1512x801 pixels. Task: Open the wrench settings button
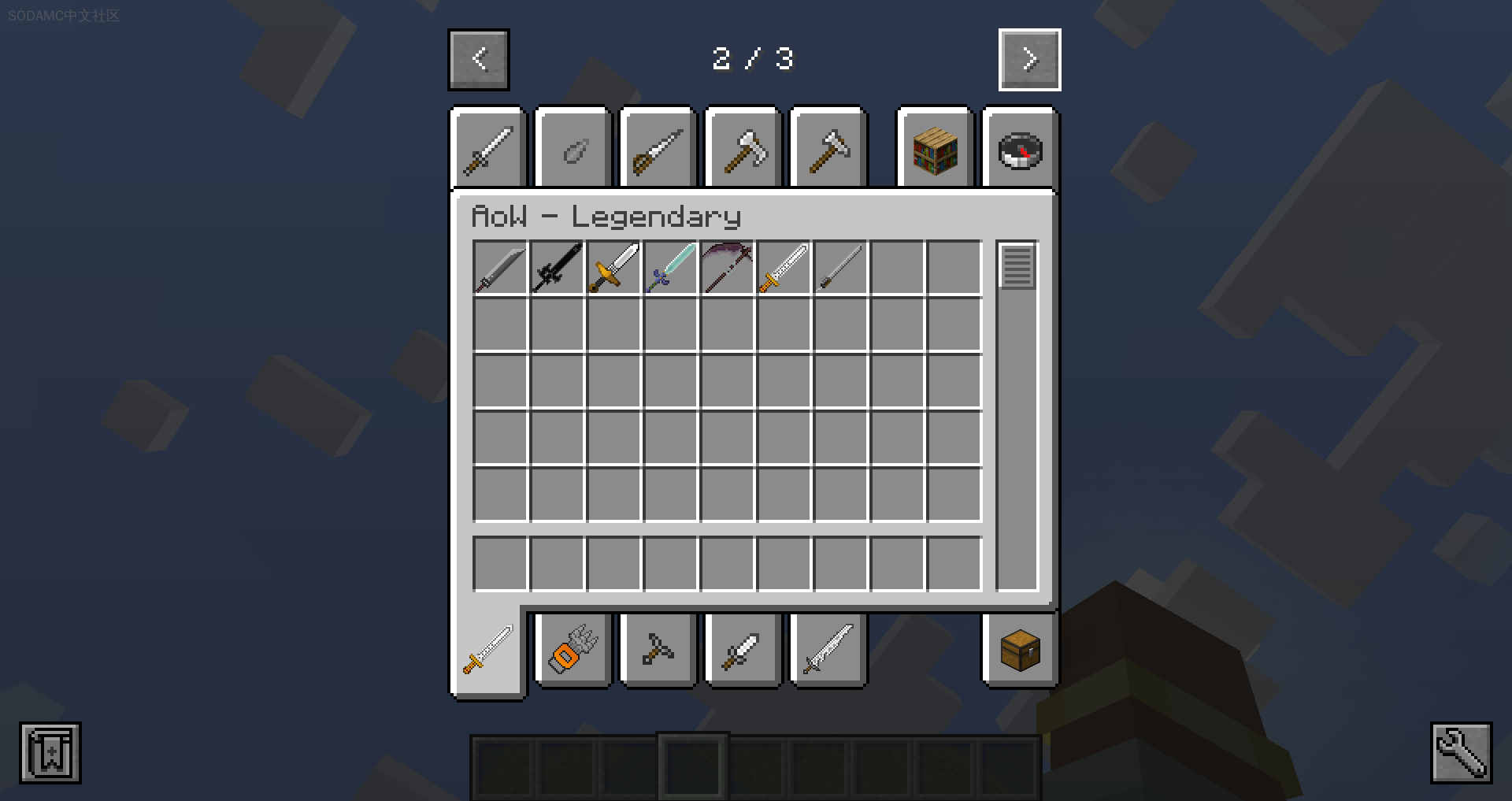1461,753
